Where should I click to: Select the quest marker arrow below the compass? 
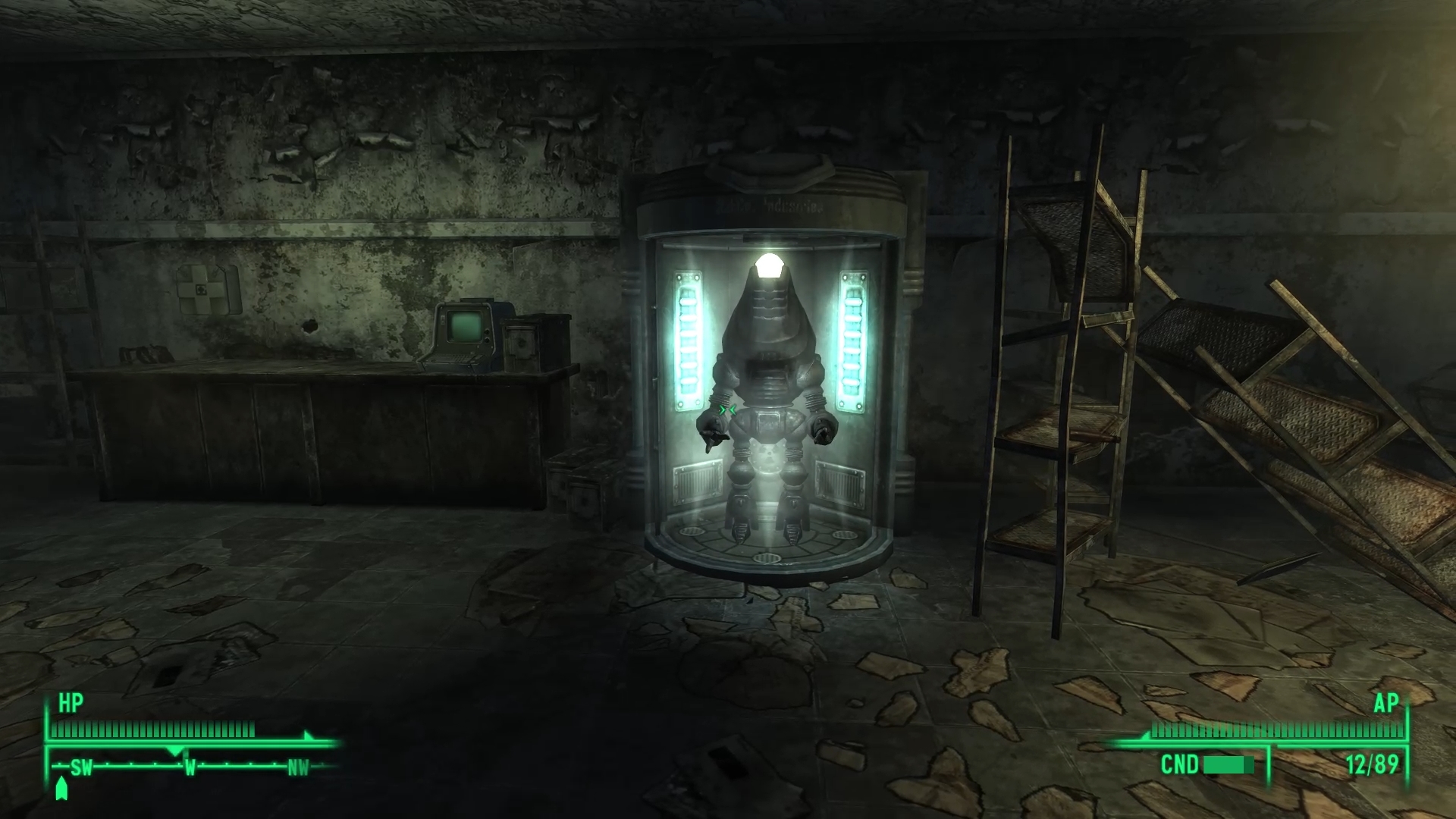pyautogui.click(x=61, y=789)
